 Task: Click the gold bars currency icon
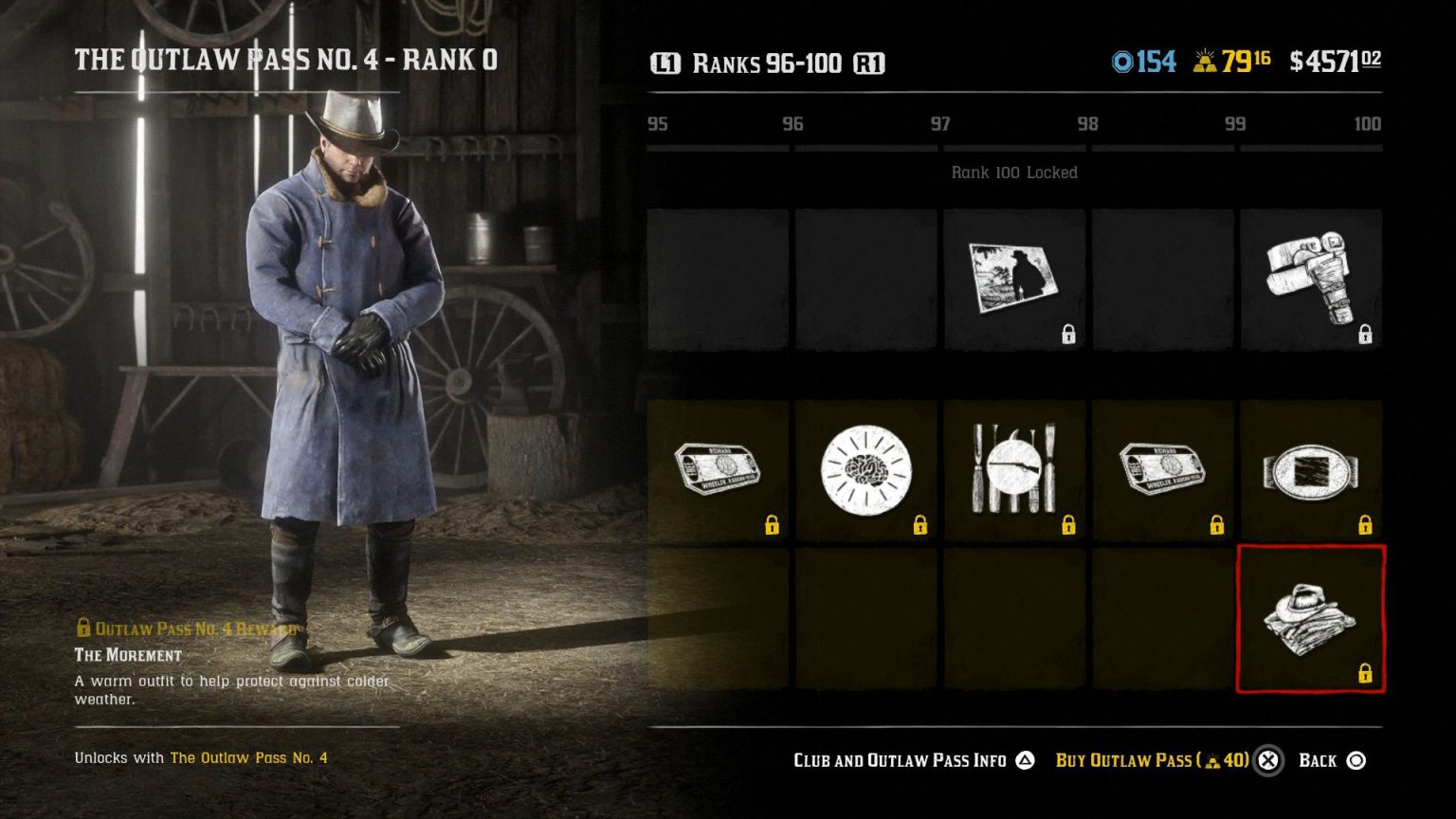1206,61
